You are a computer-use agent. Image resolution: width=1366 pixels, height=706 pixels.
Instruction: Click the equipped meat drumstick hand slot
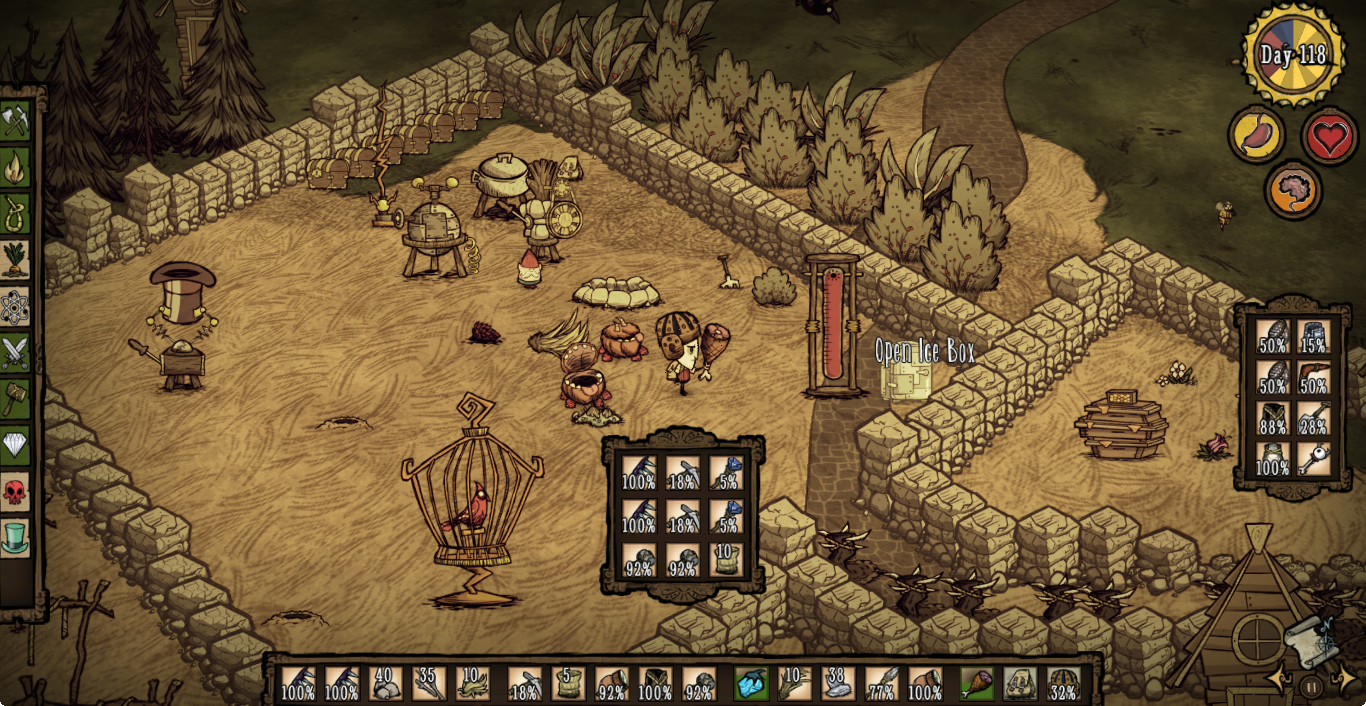point(977,684)
